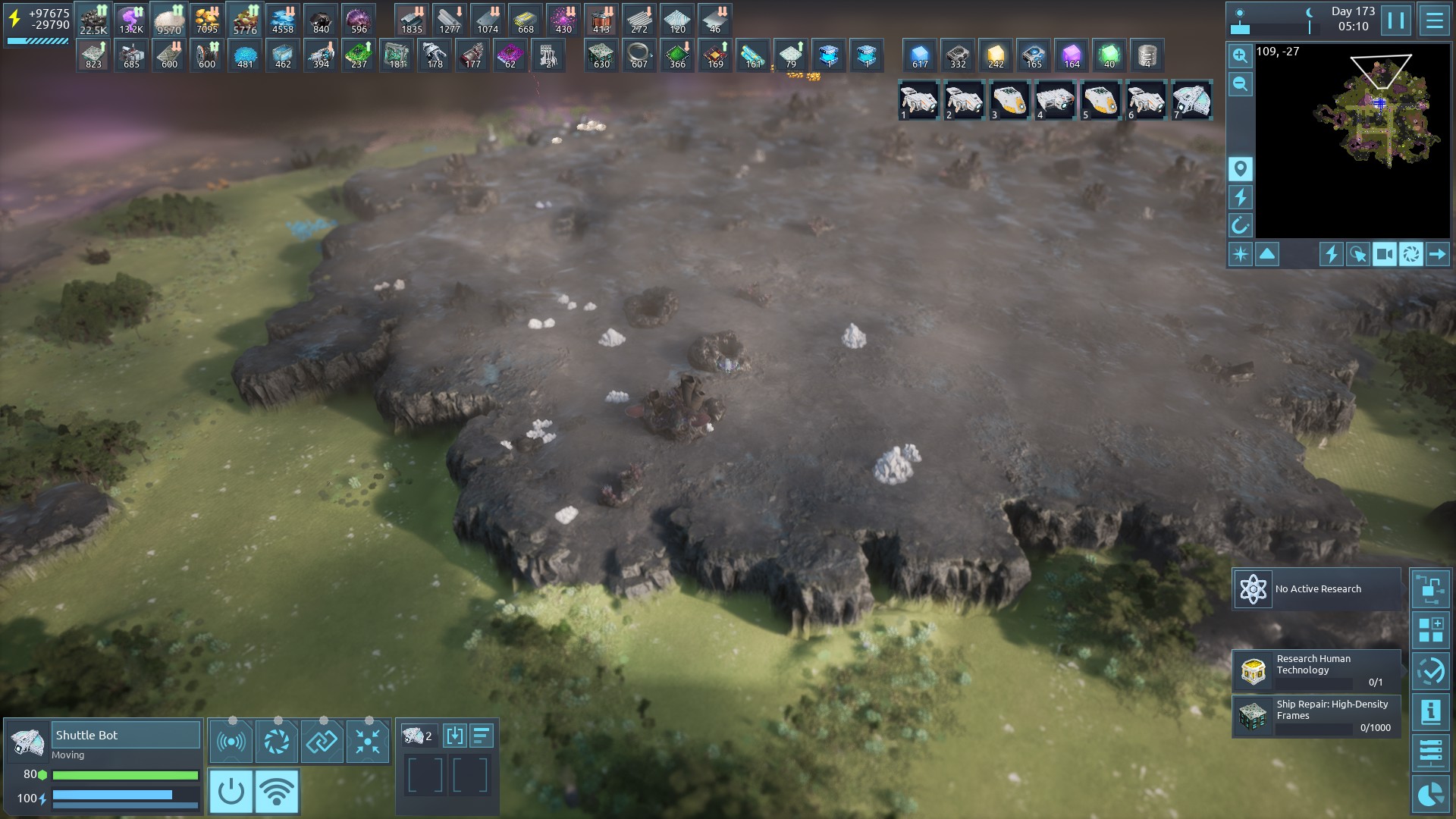The height and width of the screenshot is (819, 1456).
Task: Click the chain link icon for the bot
Action: coord(322,742)
